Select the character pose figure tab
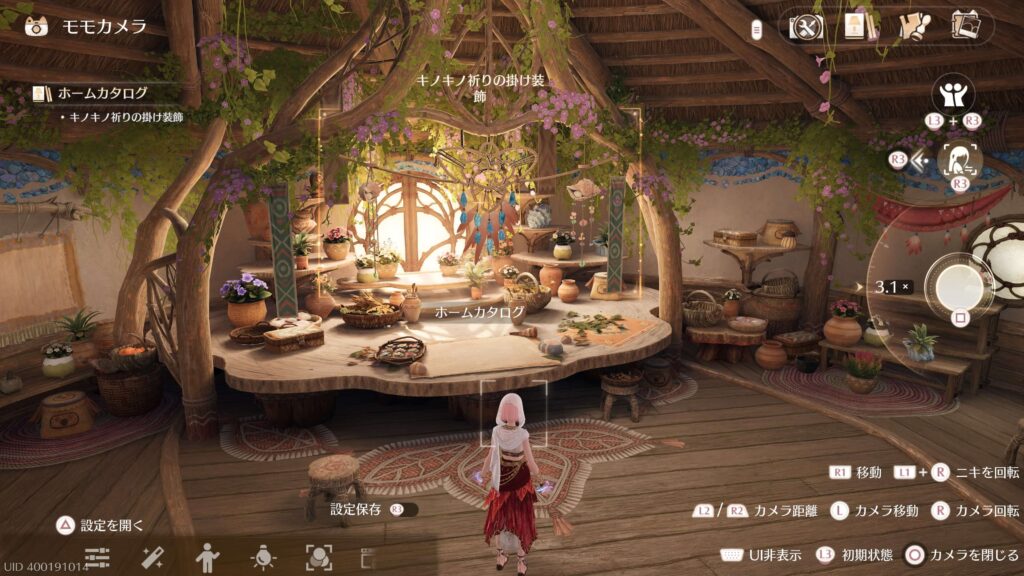This screenshot has width=1024, height=576. [207, 557]
